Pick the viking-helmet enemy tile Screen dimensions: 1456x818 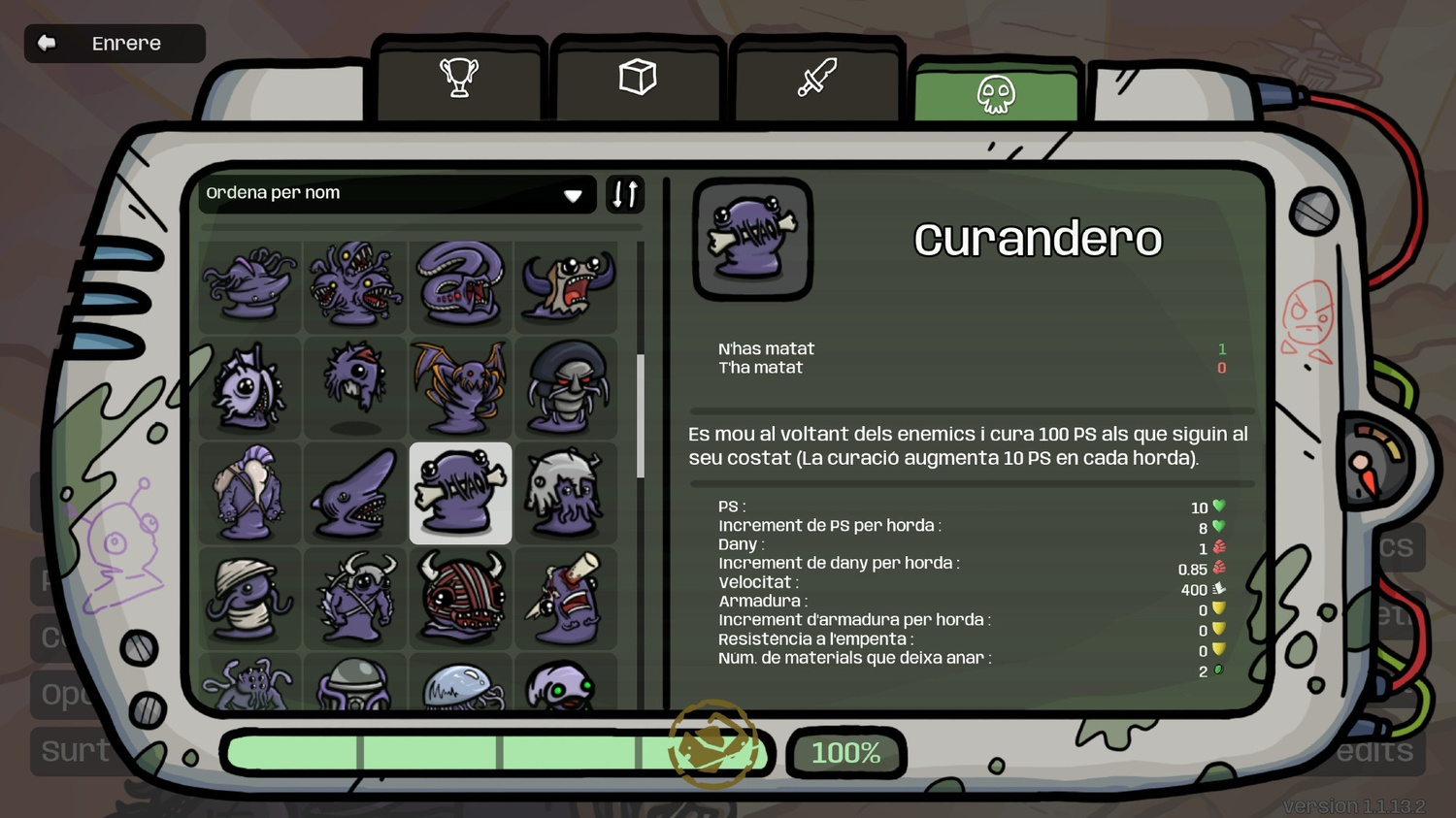pyautogui.click(x=355, y=598)
